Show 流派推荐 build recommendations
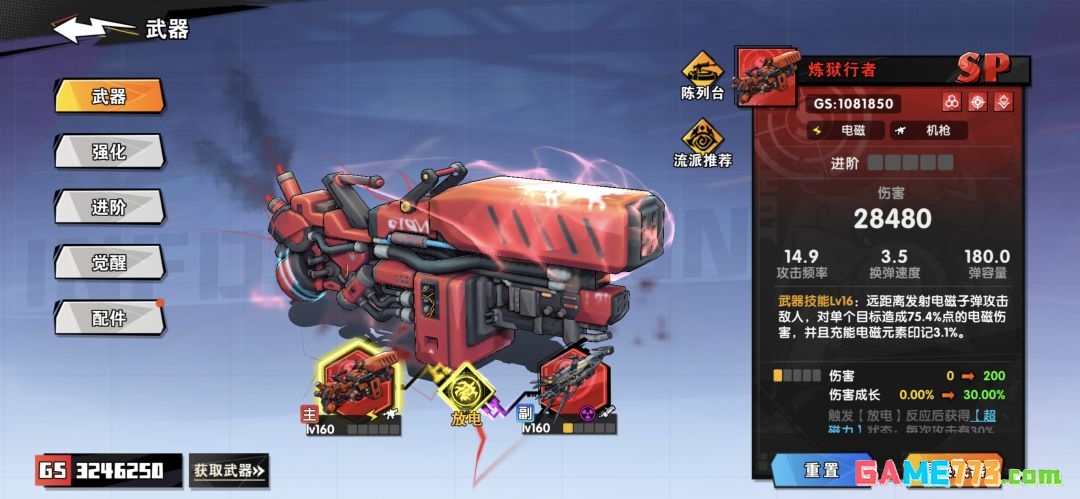The height and width of the screenshot is (499, 1080). coord(702,142)
